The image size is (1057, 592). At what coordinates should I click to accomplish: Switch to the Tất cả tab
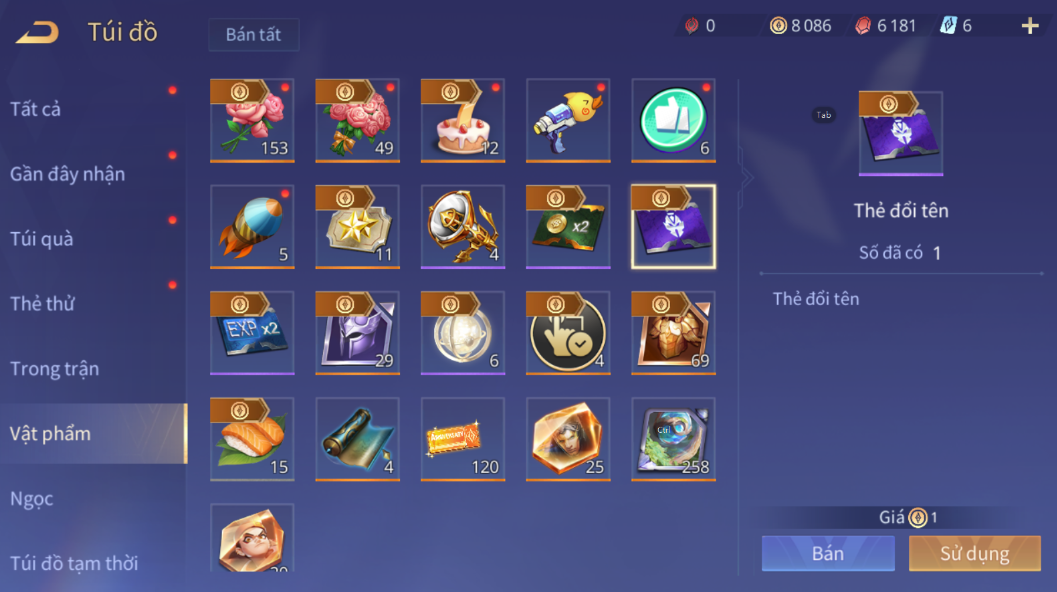tap(36, 108)
